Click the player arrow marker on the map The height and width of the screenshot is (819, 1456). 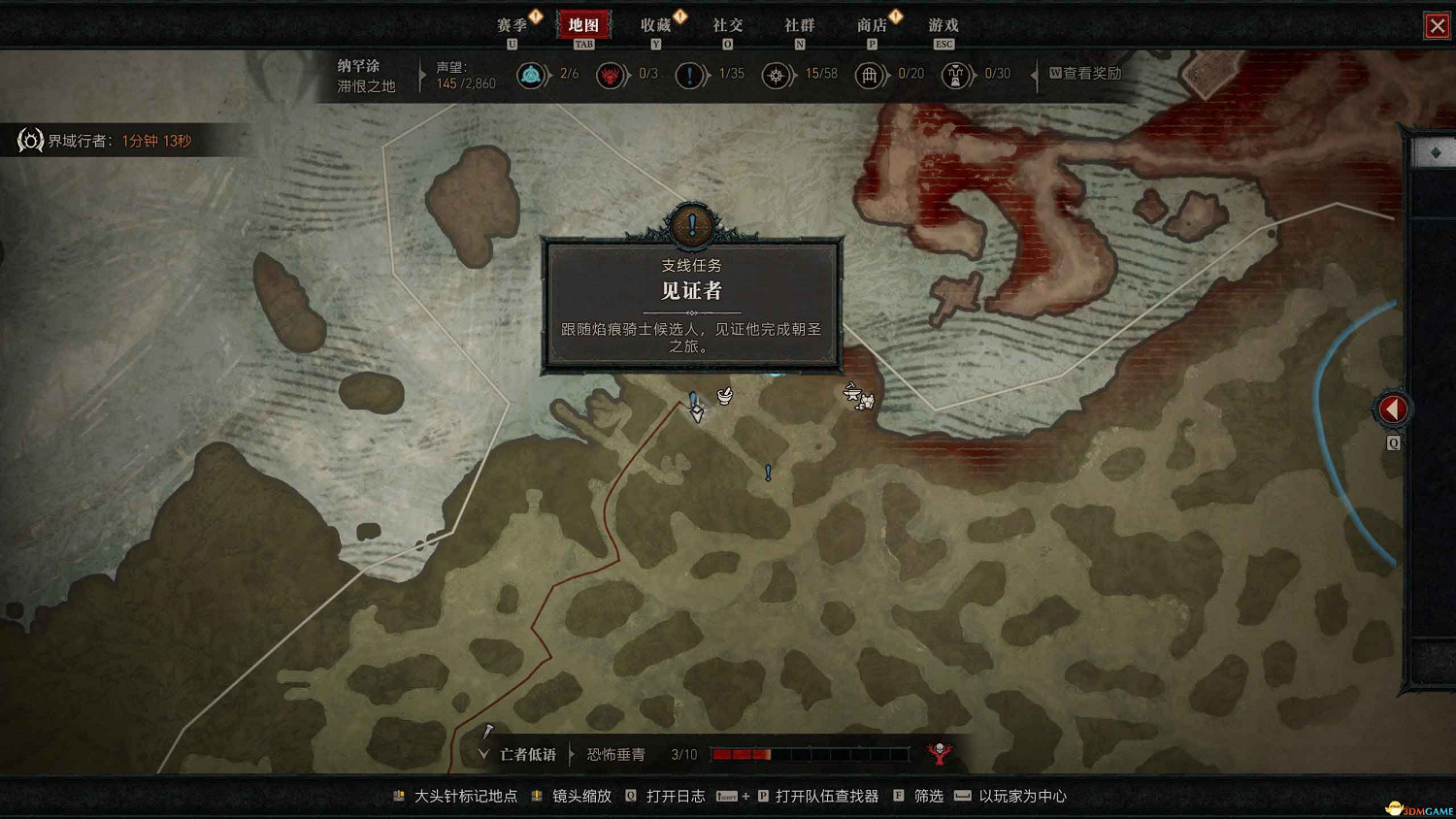[695, 411]
